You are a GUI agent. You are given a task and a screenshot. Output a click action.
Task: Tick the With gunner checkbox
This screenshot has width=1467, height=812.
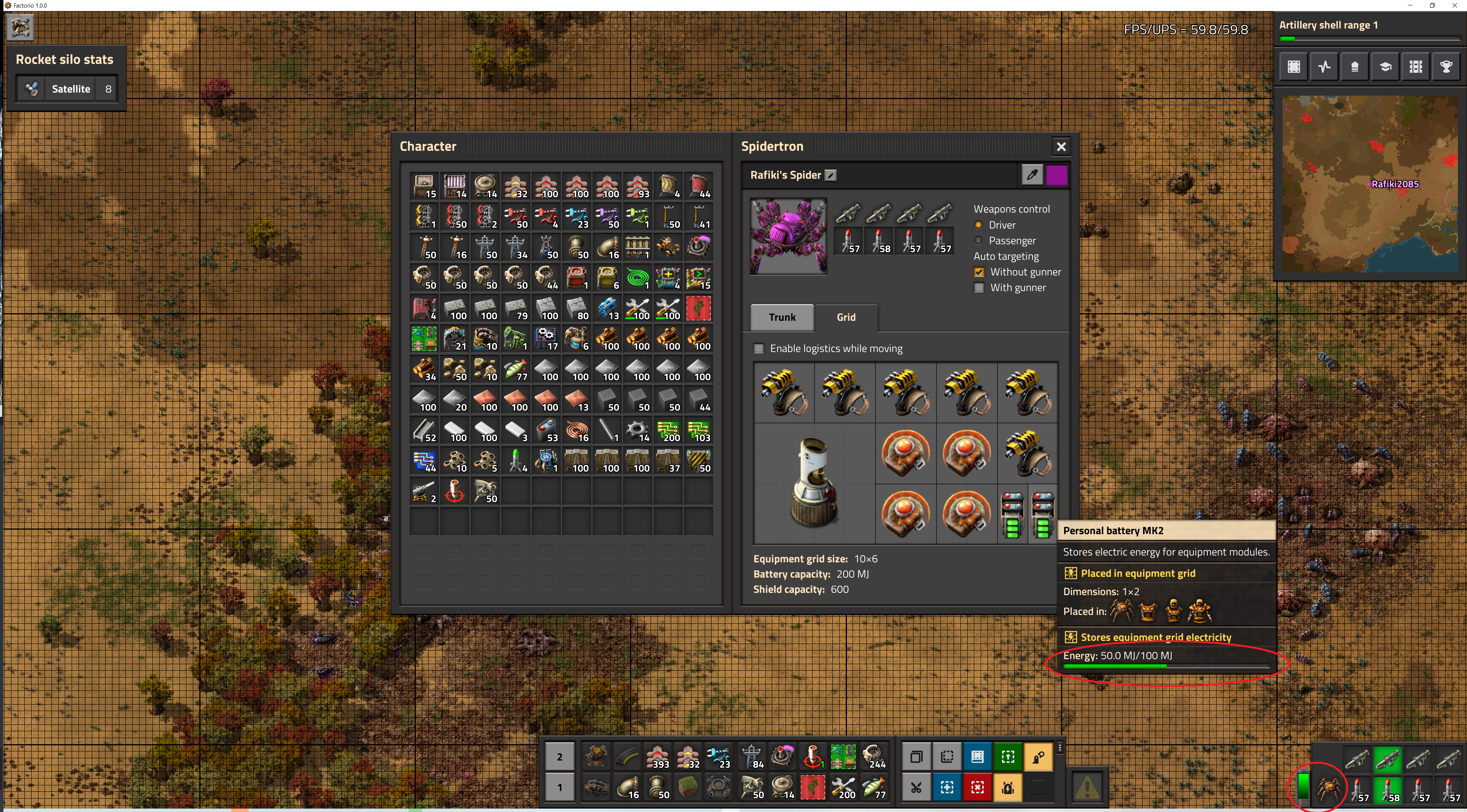click(x=979, y=288)
